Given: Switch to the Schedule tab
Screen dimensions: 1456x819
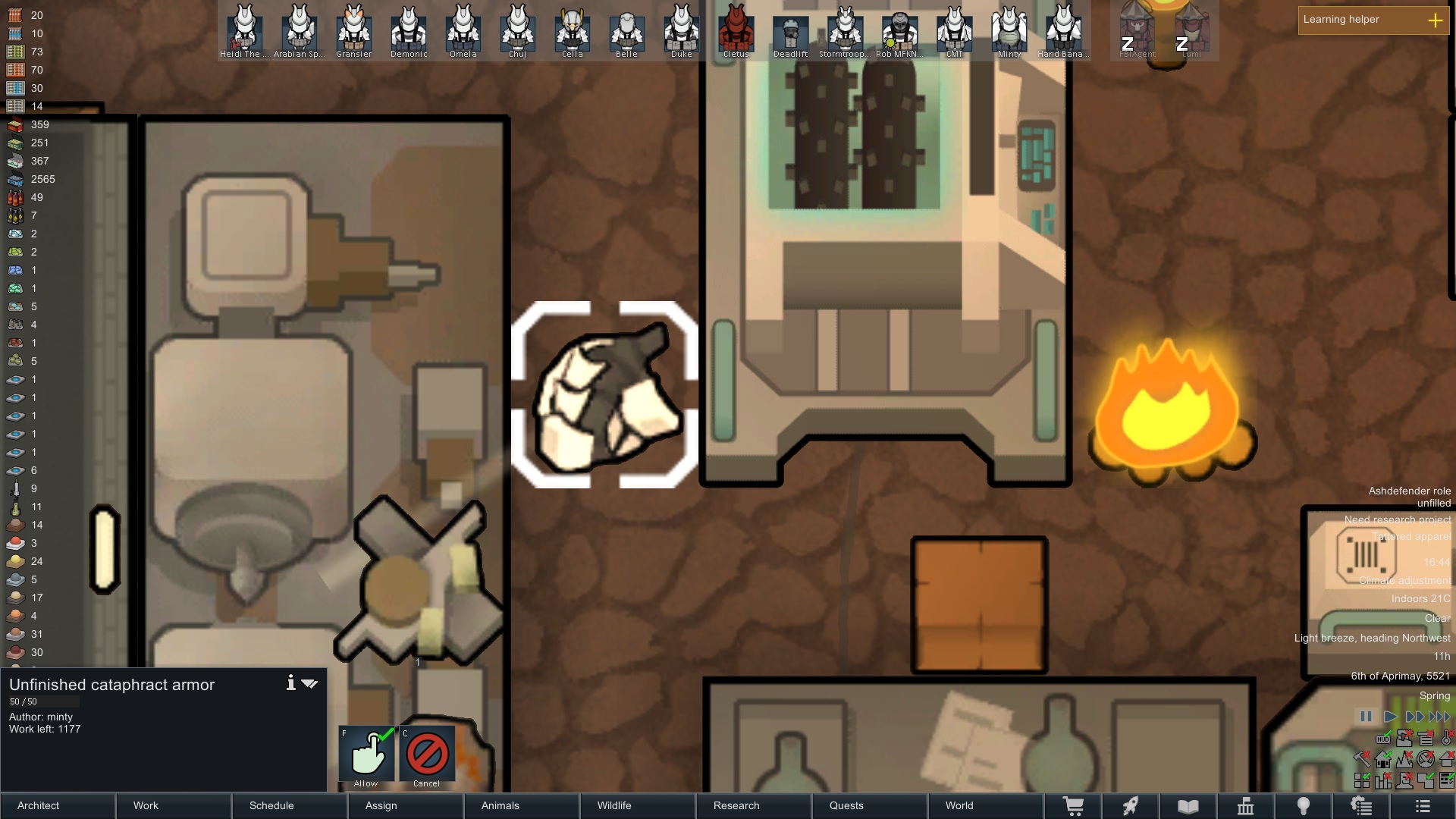Looking at the screenshot, I should 271,805.
